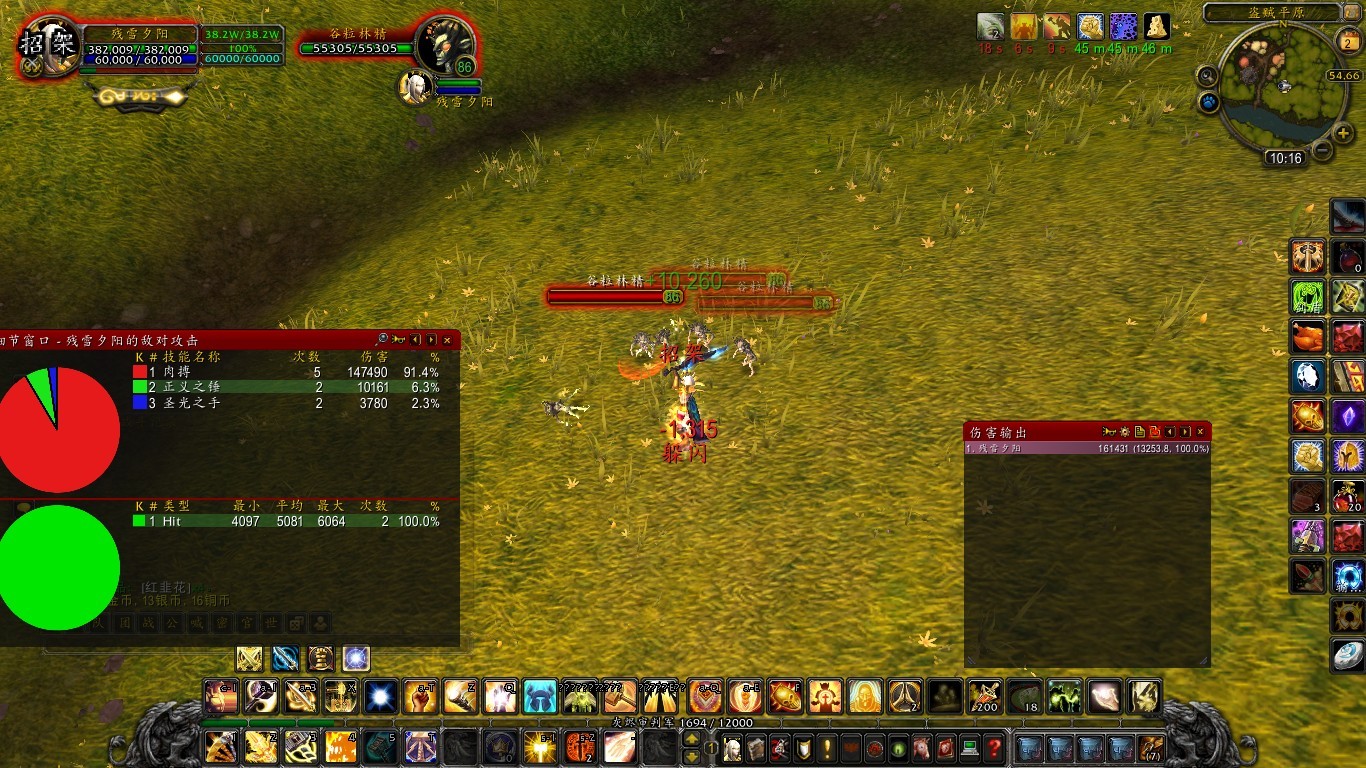Click the left arrow on the 细节窗口 title bar
Viewport: 1366px width, 768px height.
[x=415, y=340]
